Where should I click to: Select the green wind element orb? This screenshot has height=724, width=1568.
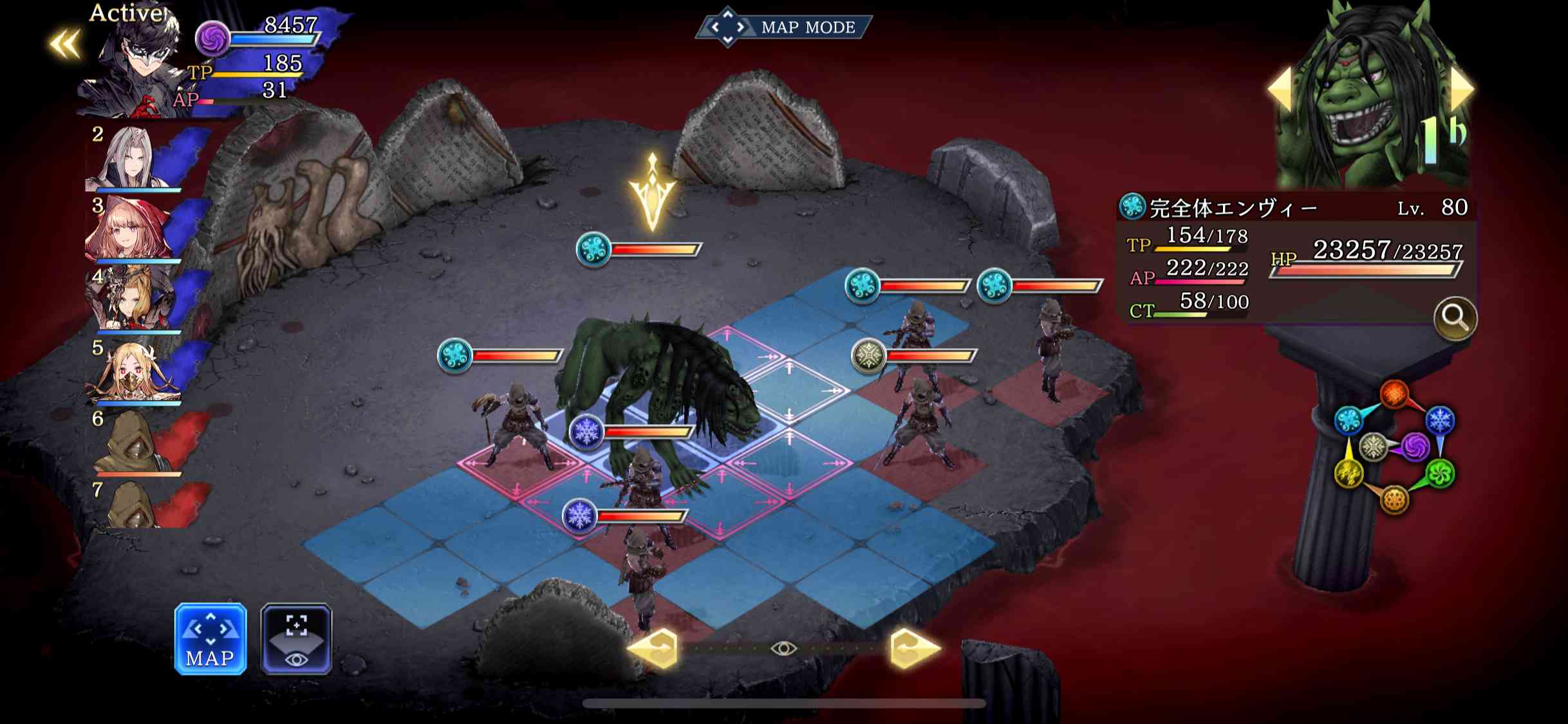click(1441, 473)
